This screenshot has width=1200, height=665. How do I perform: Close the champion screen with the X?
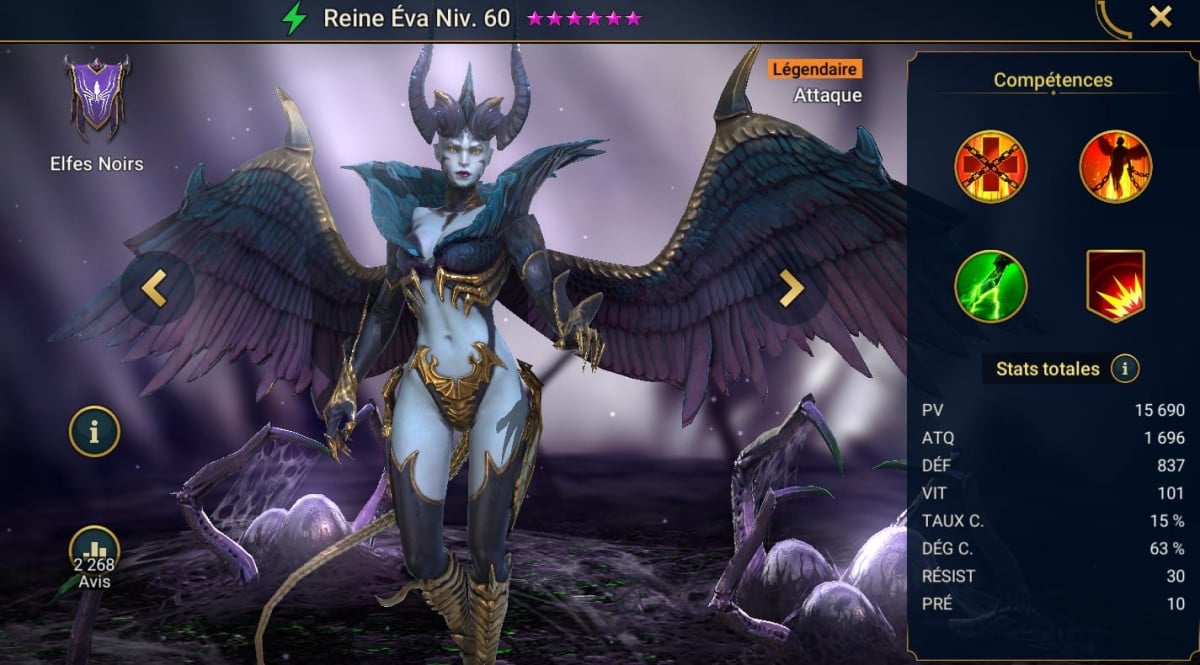(1160, 17)
